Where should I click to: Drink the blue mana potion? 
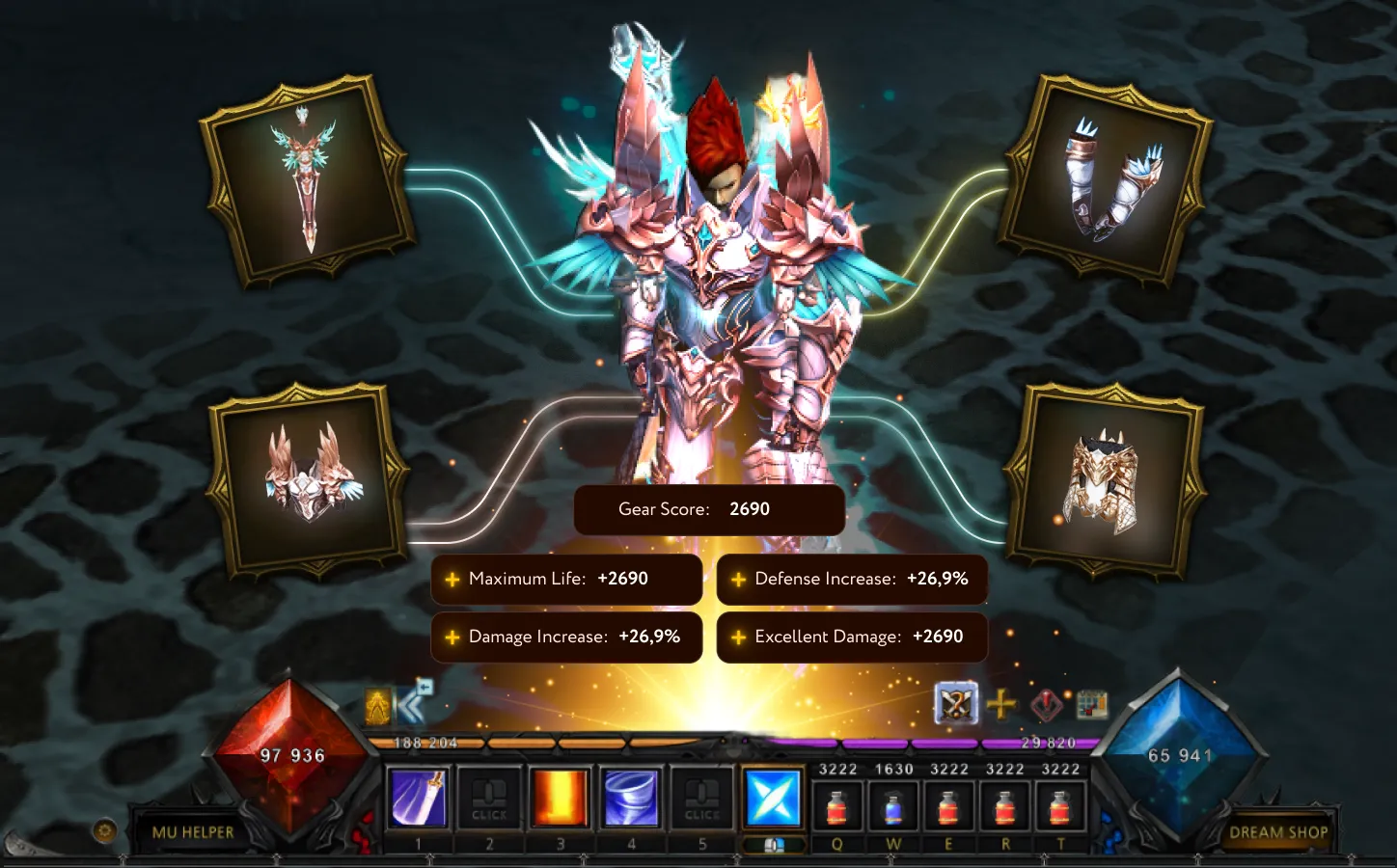[x=893, y=806]
